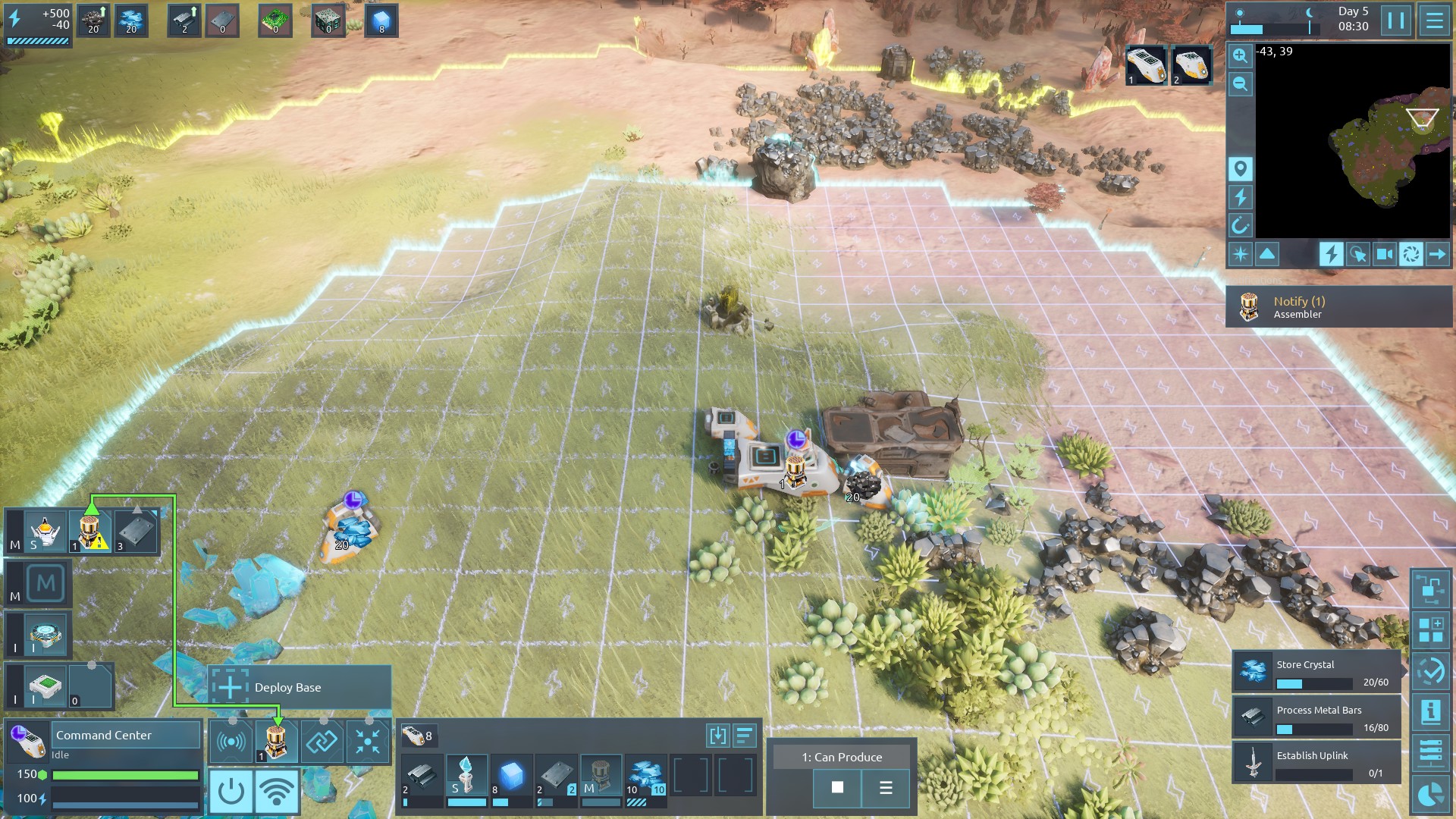
Task: Zoom out on the minimap
Action: tap(1240, 84)
